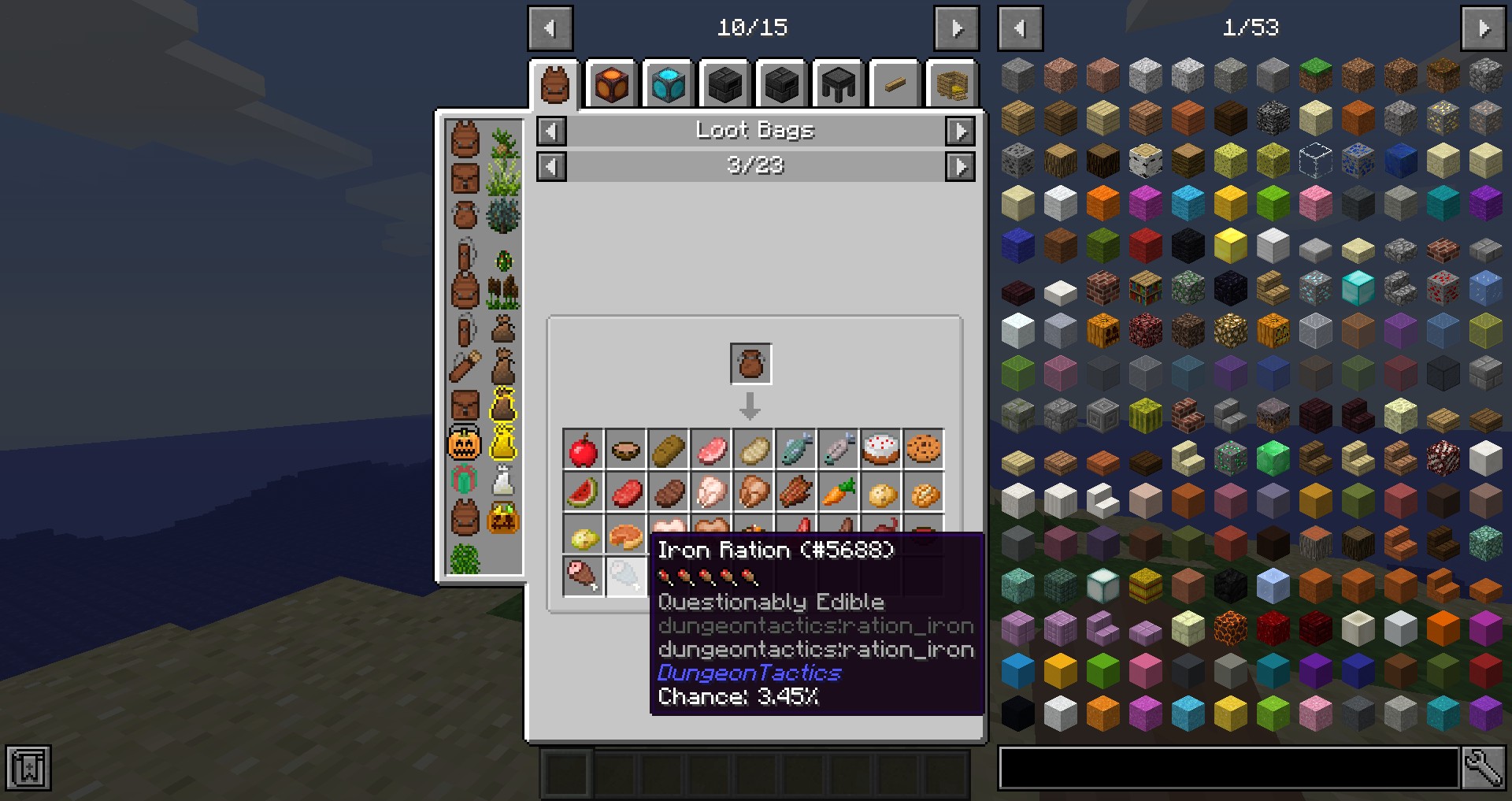Open the wrench configuration button
The image size is (1512, 801).
pyautogui.click(x=1483, y=768)
